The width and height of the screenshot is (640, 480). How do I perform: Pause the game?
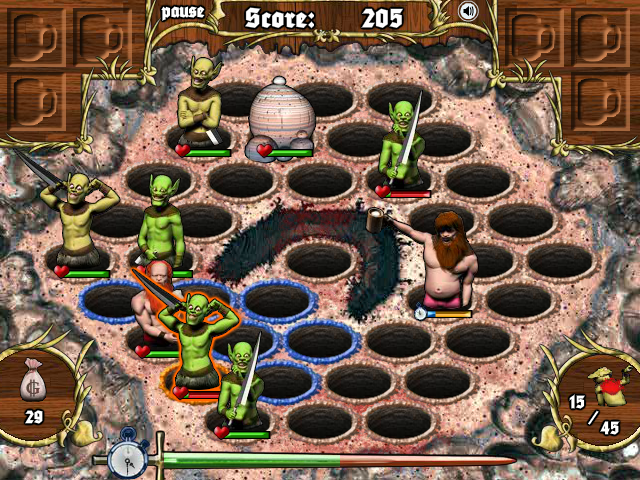tap(182, 12)
